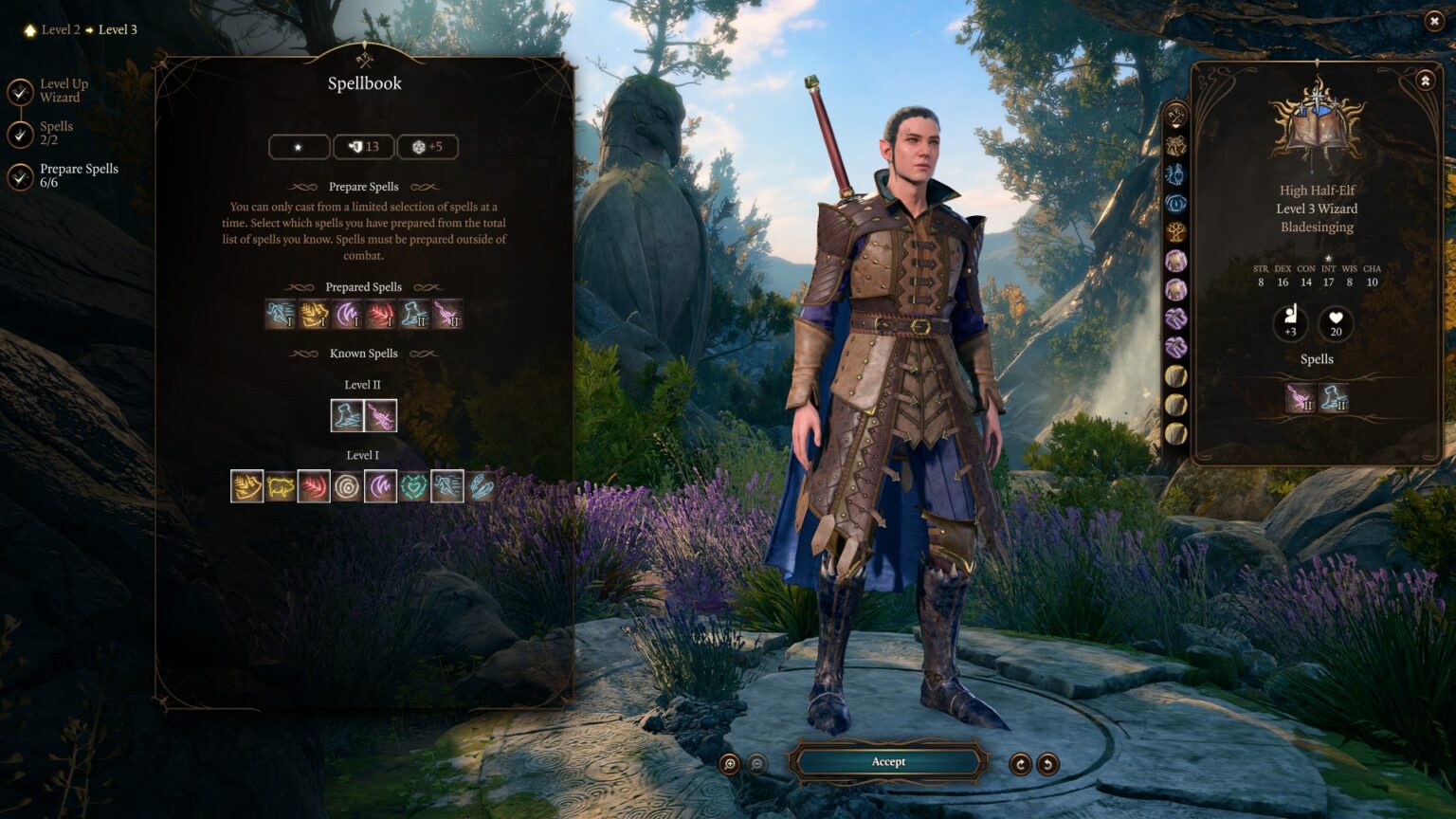Screen dimensions: 1456x819
Task: Toggle the +5 dice filter in the Spellbook
Action: coord(428,146)
